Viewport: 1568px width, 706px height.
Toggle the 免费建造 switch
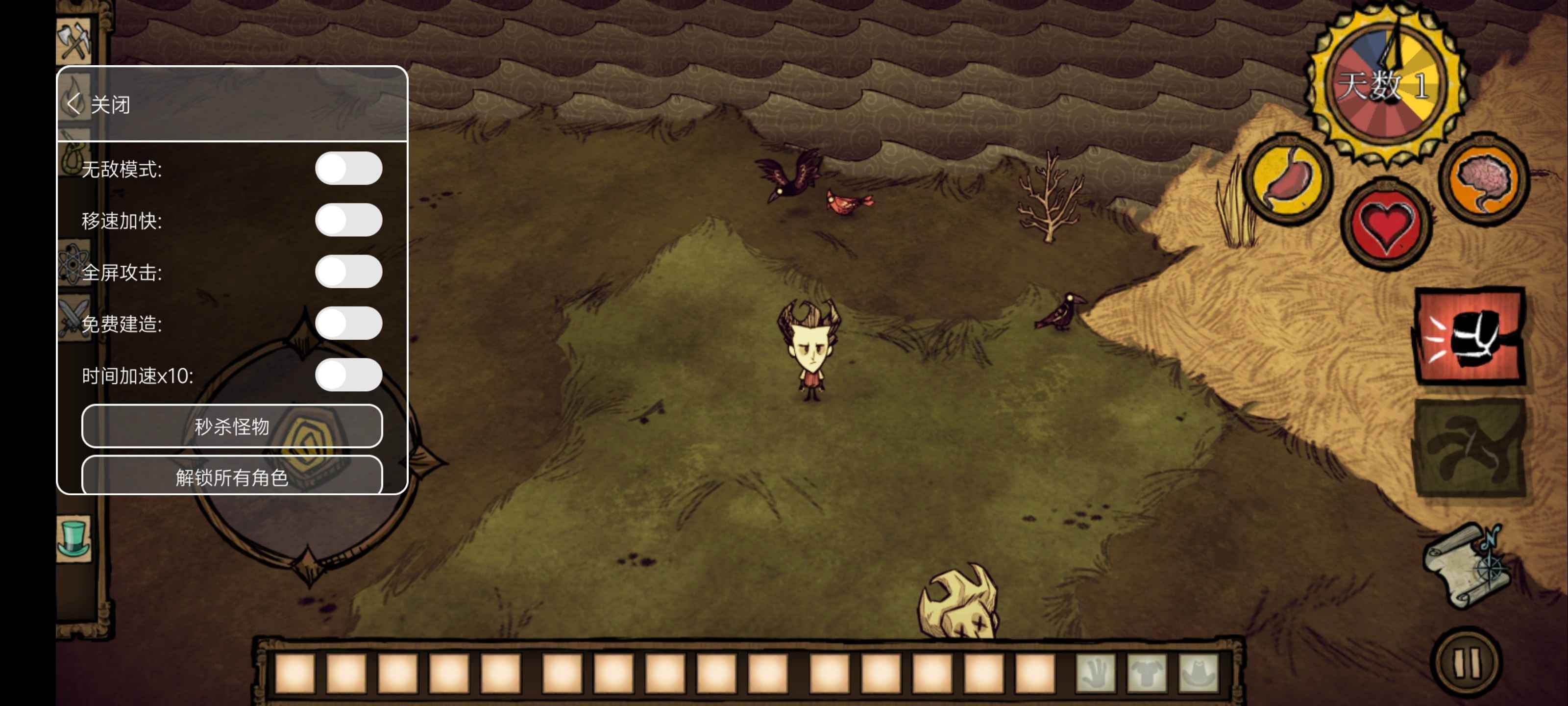click(x=348, y=324)
